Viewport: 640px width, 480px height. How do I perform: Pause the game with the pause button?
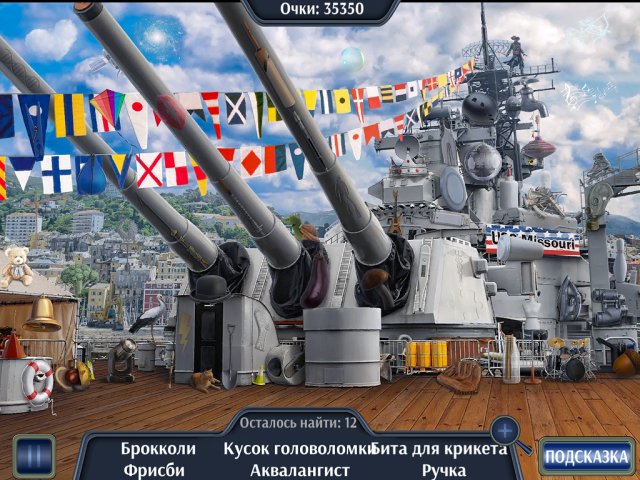click(33, 457)
